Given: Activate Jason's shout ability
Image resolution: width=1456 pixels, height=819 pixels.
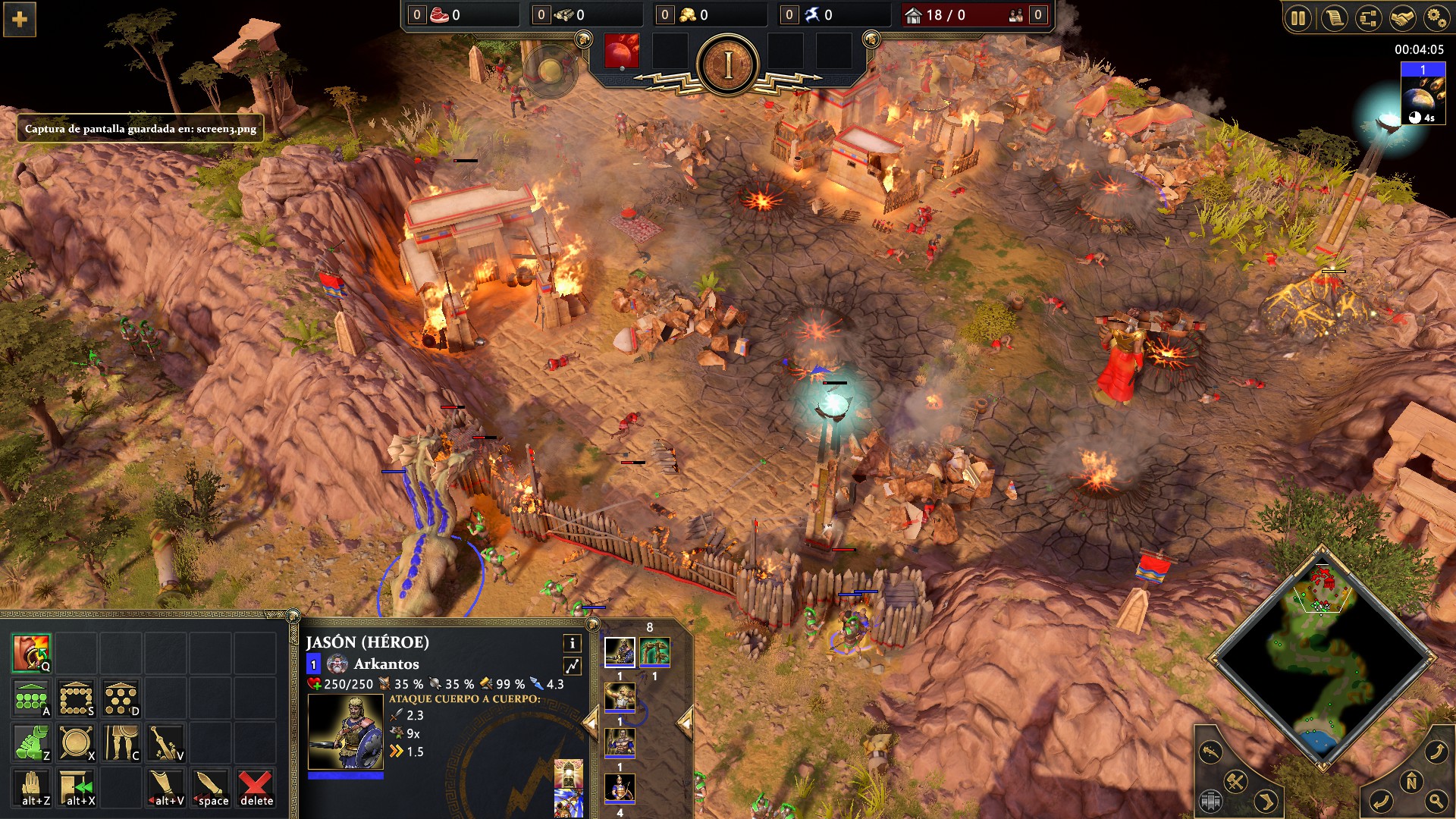Looking at the screenshot, I should pyautogui.click(x=32, y=653).
